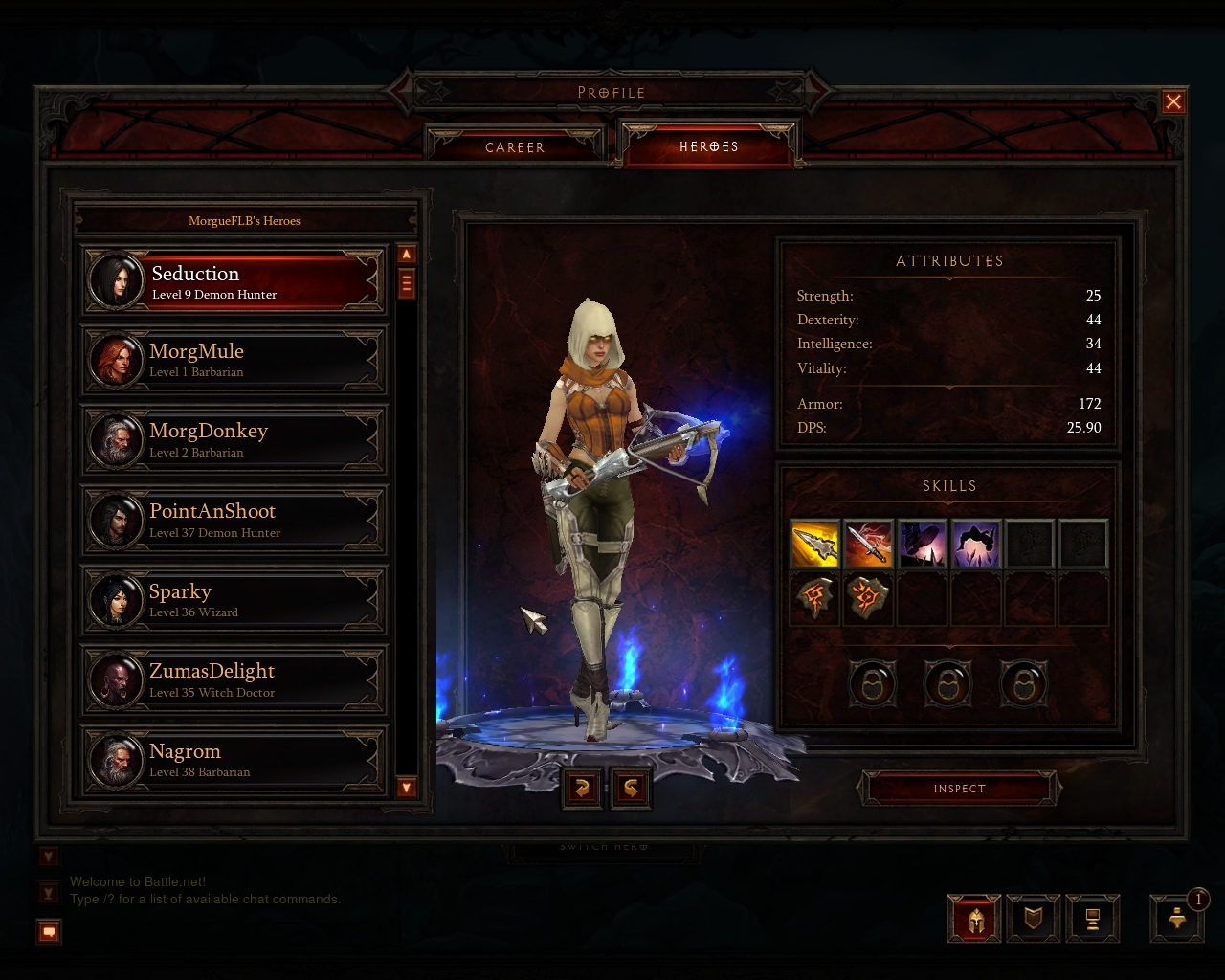This screenshot has width=1225, height=980.
Task: Select the hero Seduction
Action: tap(234, 282)
